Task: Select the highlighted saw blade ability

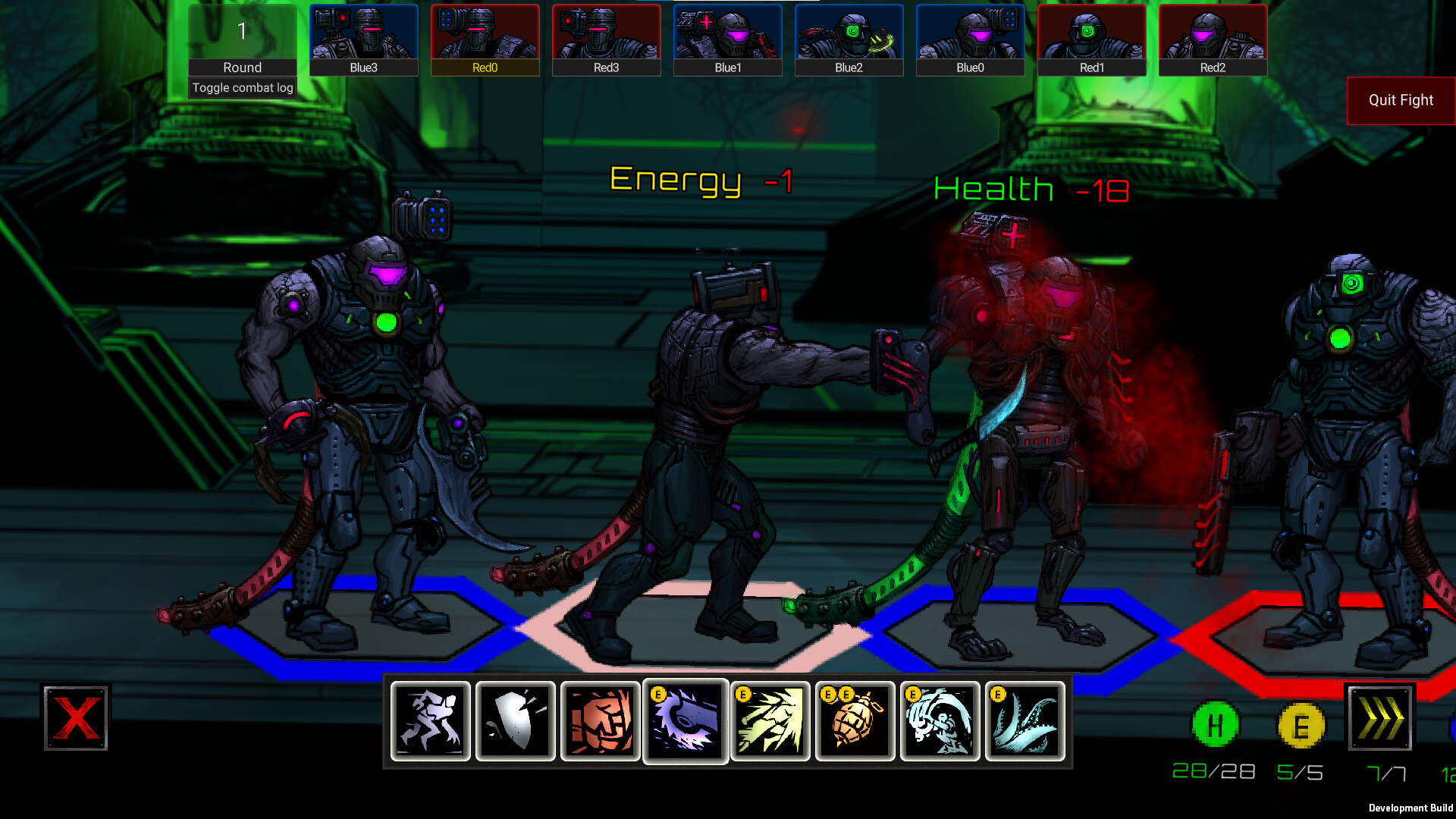Action: point(685,721)
